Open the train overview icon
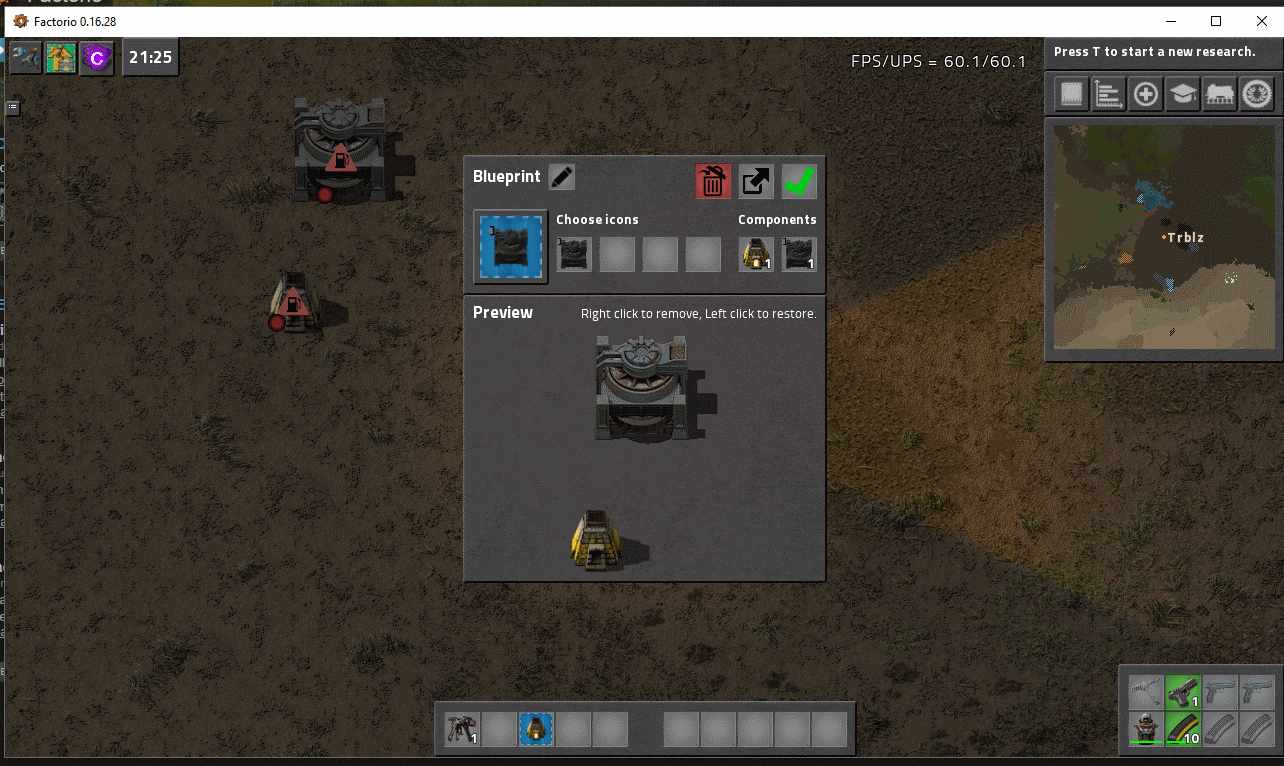Screen dimensions: 1284x766 1220,93
